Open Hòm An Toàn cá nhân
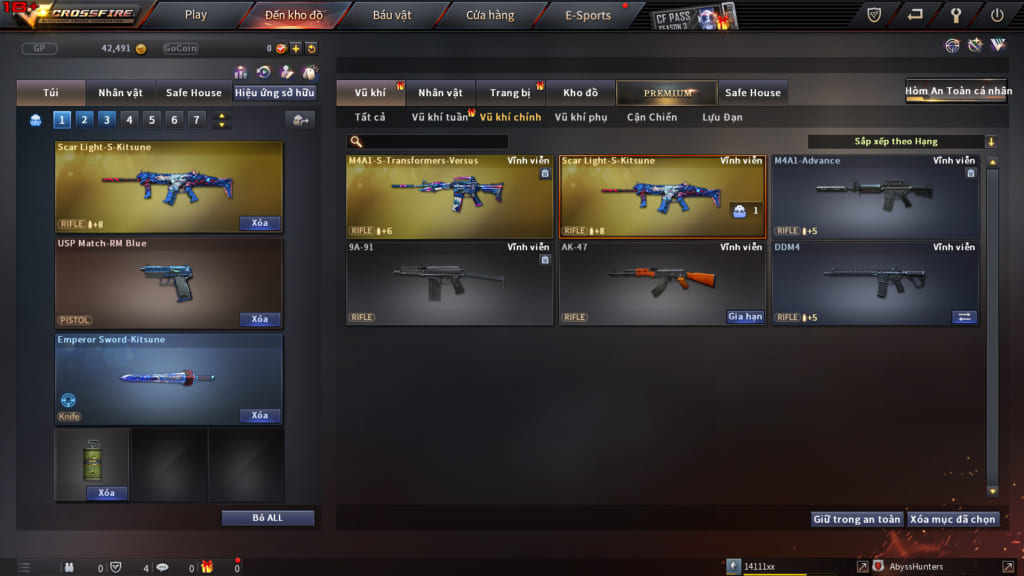 click(956, 91)
